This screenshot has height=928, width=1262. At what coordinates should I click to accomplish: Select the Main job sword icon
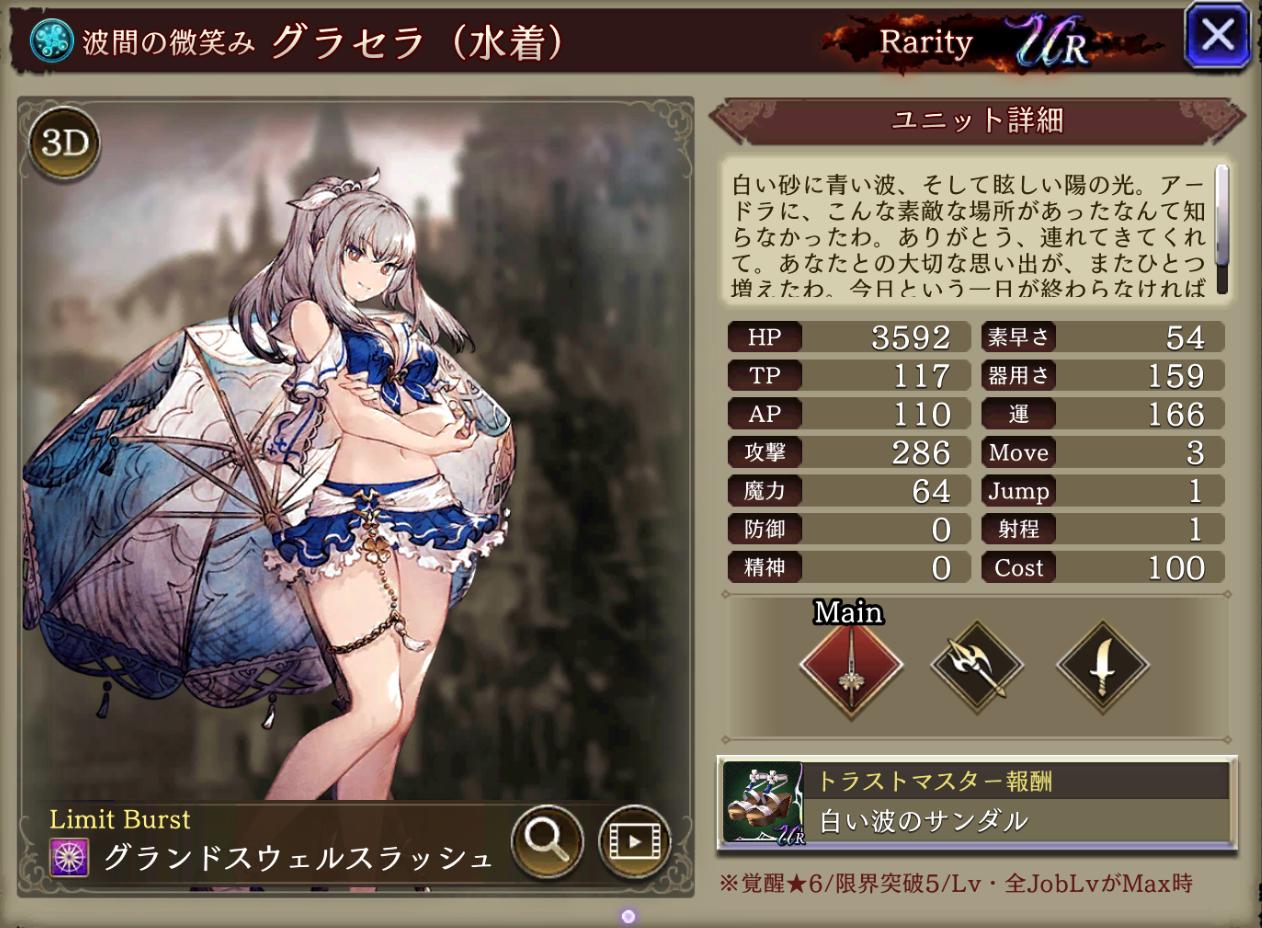pos(851,666)
